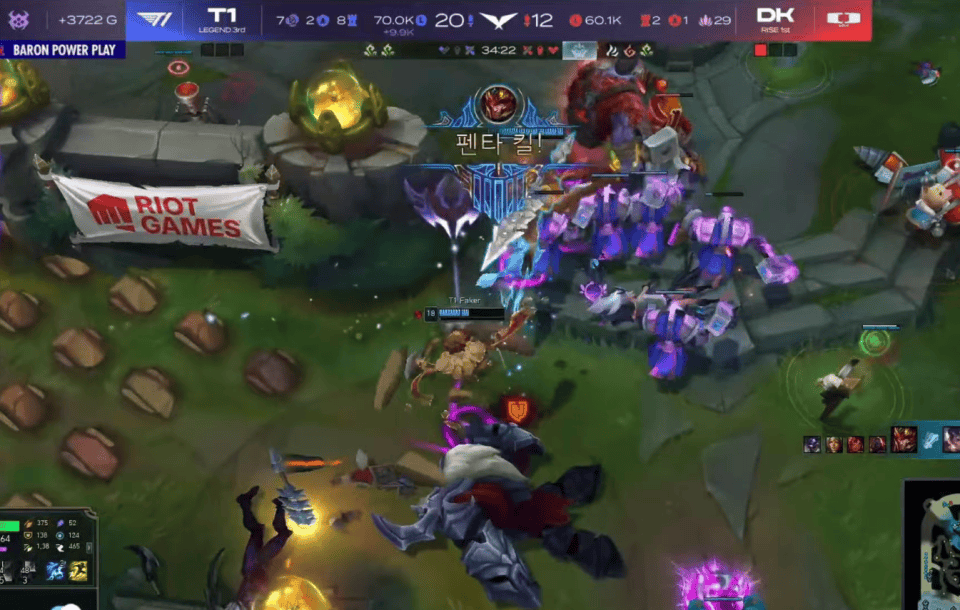Click the T1 team logo in scoreboard

point(154,19)
